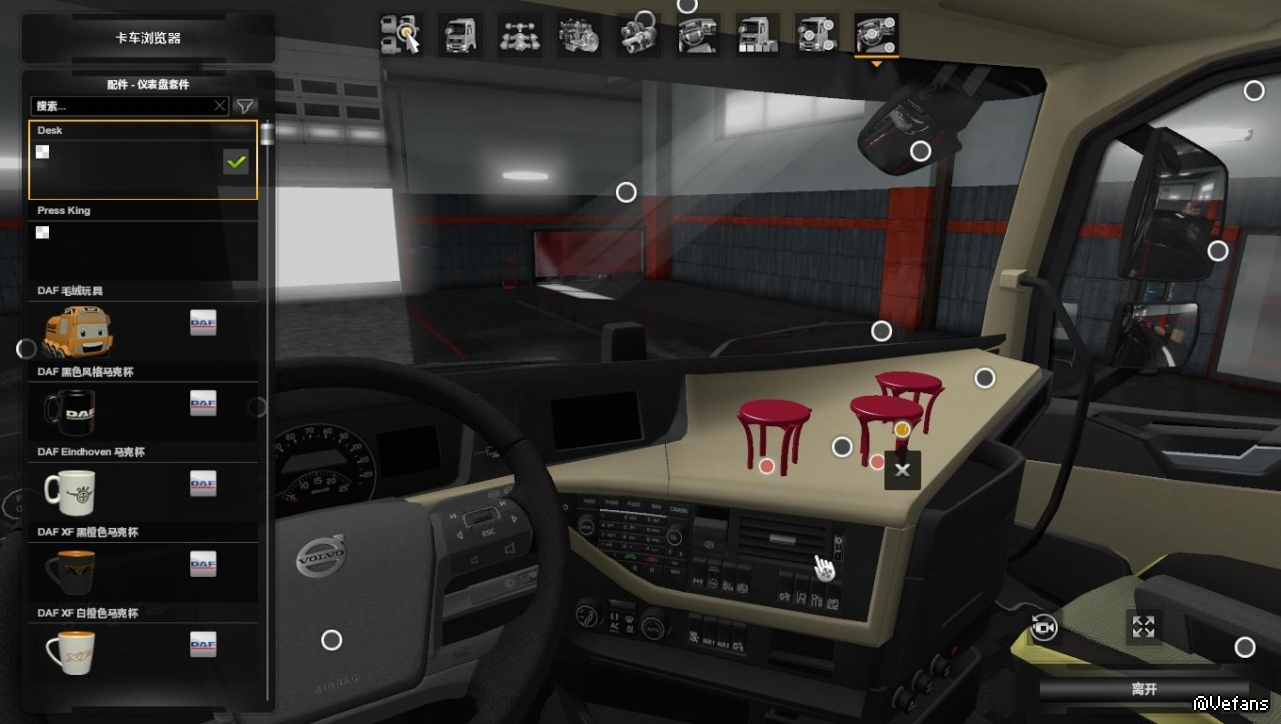Expand view with the fullscreen arrows button

[1143, 627]
